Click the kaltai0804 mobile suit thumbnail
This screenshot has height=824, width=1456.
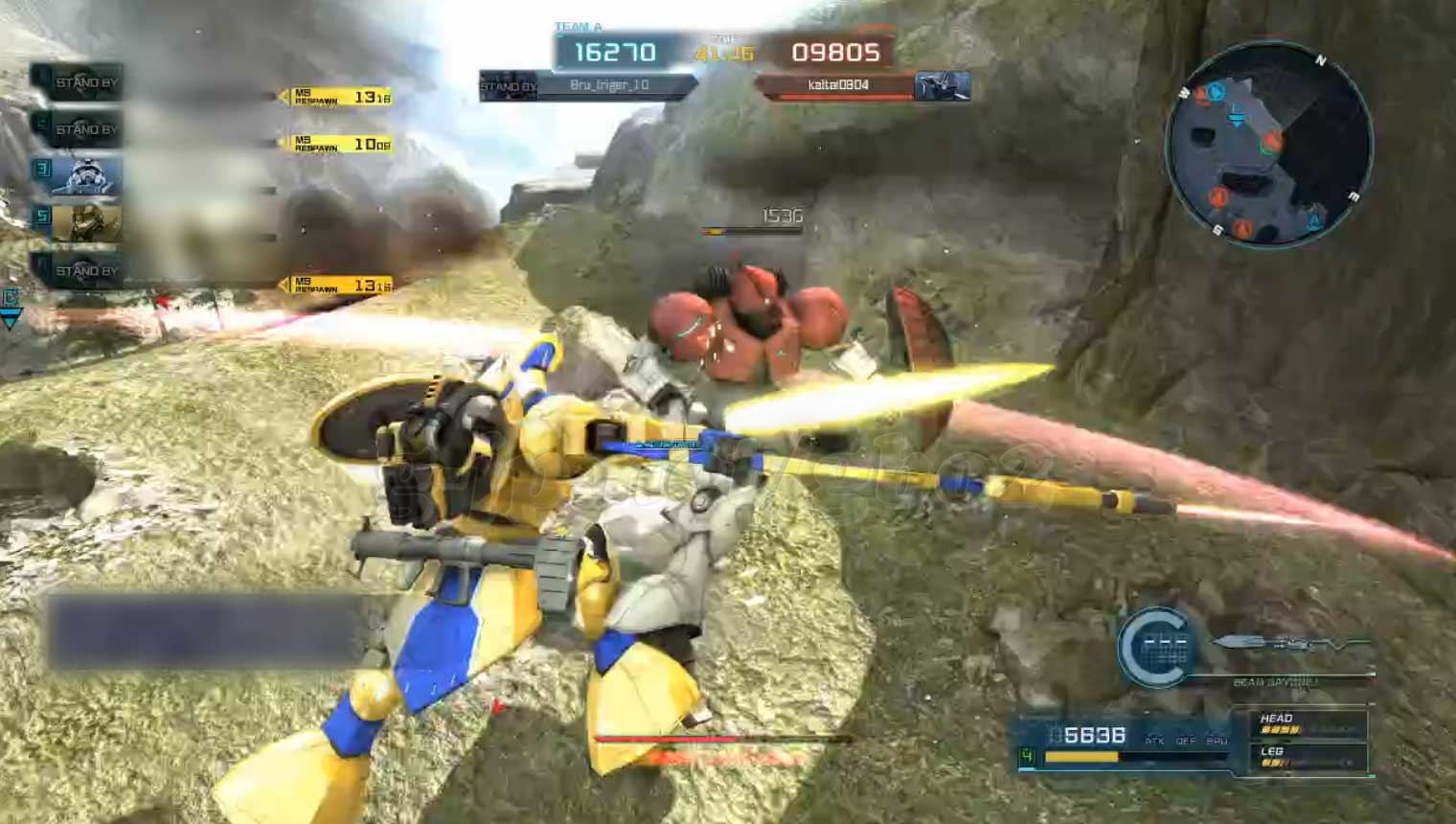[x=942, y=86]
